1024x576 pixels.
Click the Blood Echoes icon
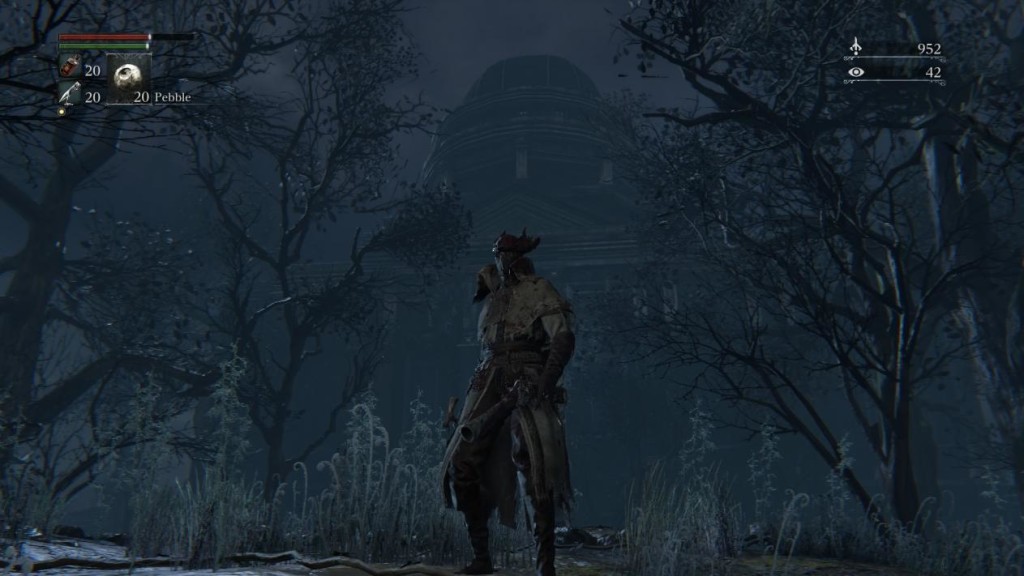(x=855, y=47)
